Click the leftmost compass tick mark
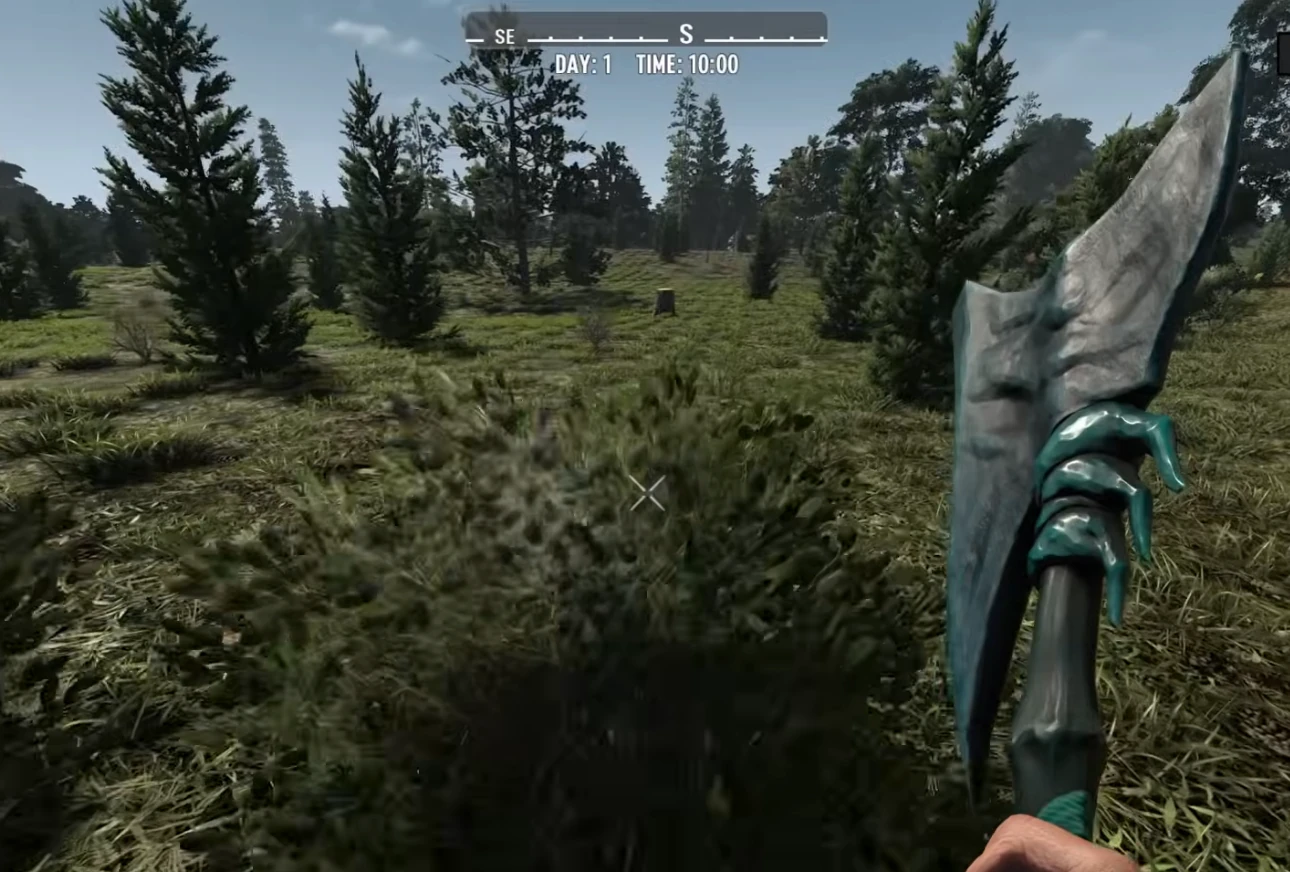This screenshot has width=1290, height=872. point(474,38)
